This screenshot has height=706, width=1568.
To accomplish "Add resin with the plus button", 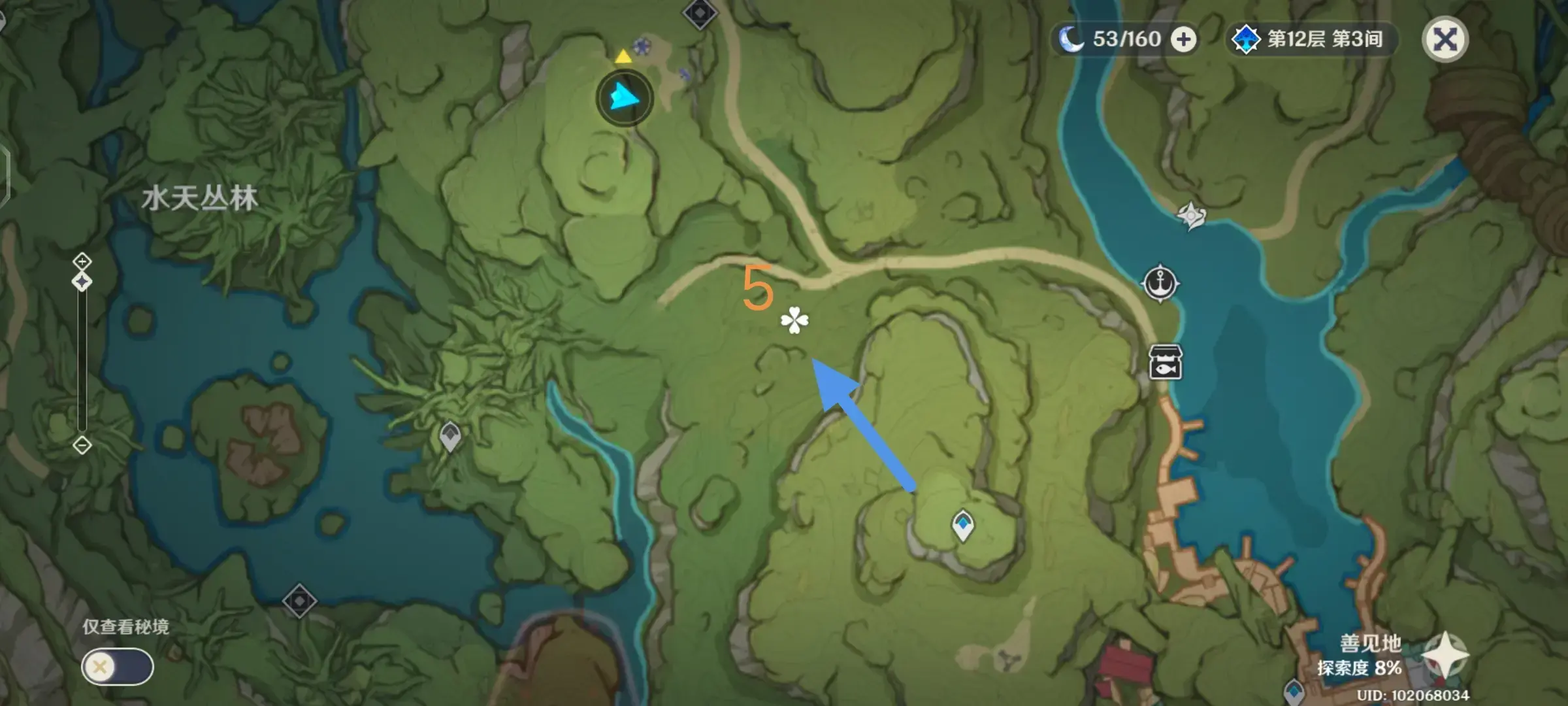I will (x=1183, y=39).
